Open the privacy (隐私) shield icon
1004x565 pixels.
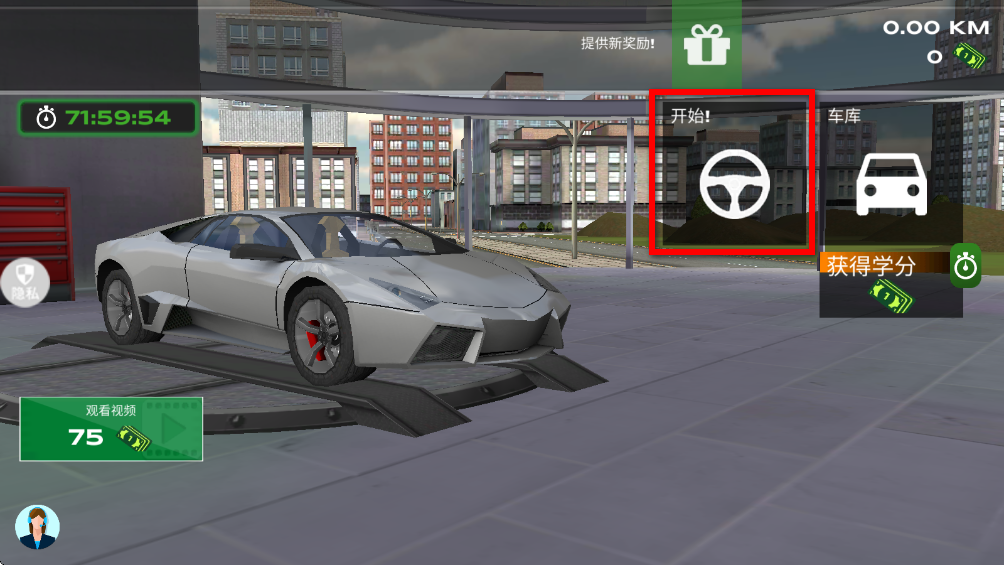[x=23, y=281]
